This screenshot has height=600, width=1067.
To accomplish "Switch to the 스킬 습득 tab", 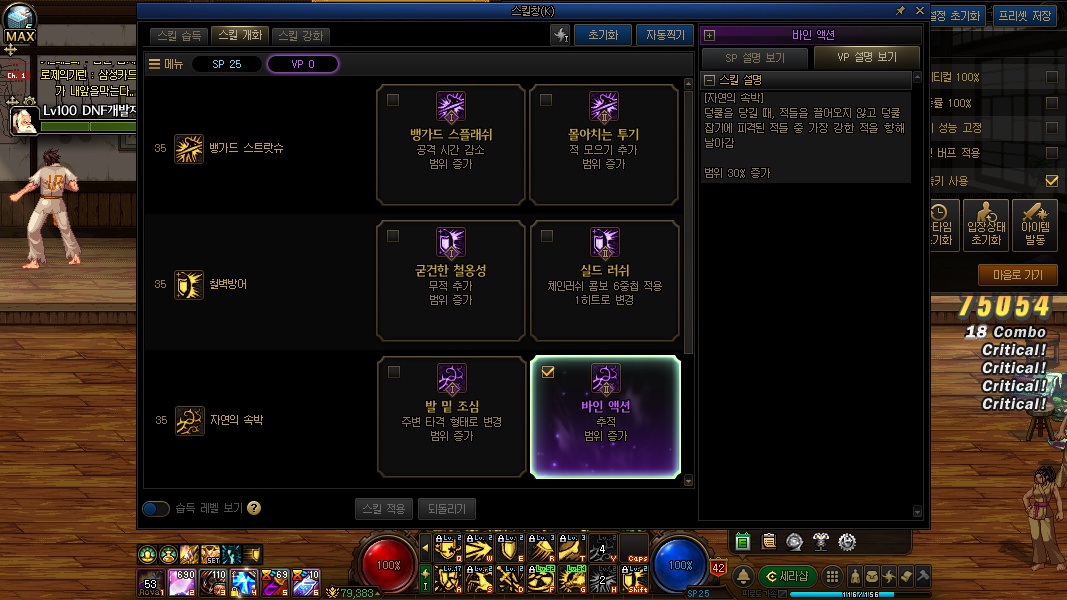I will click(x=180, y=35).
